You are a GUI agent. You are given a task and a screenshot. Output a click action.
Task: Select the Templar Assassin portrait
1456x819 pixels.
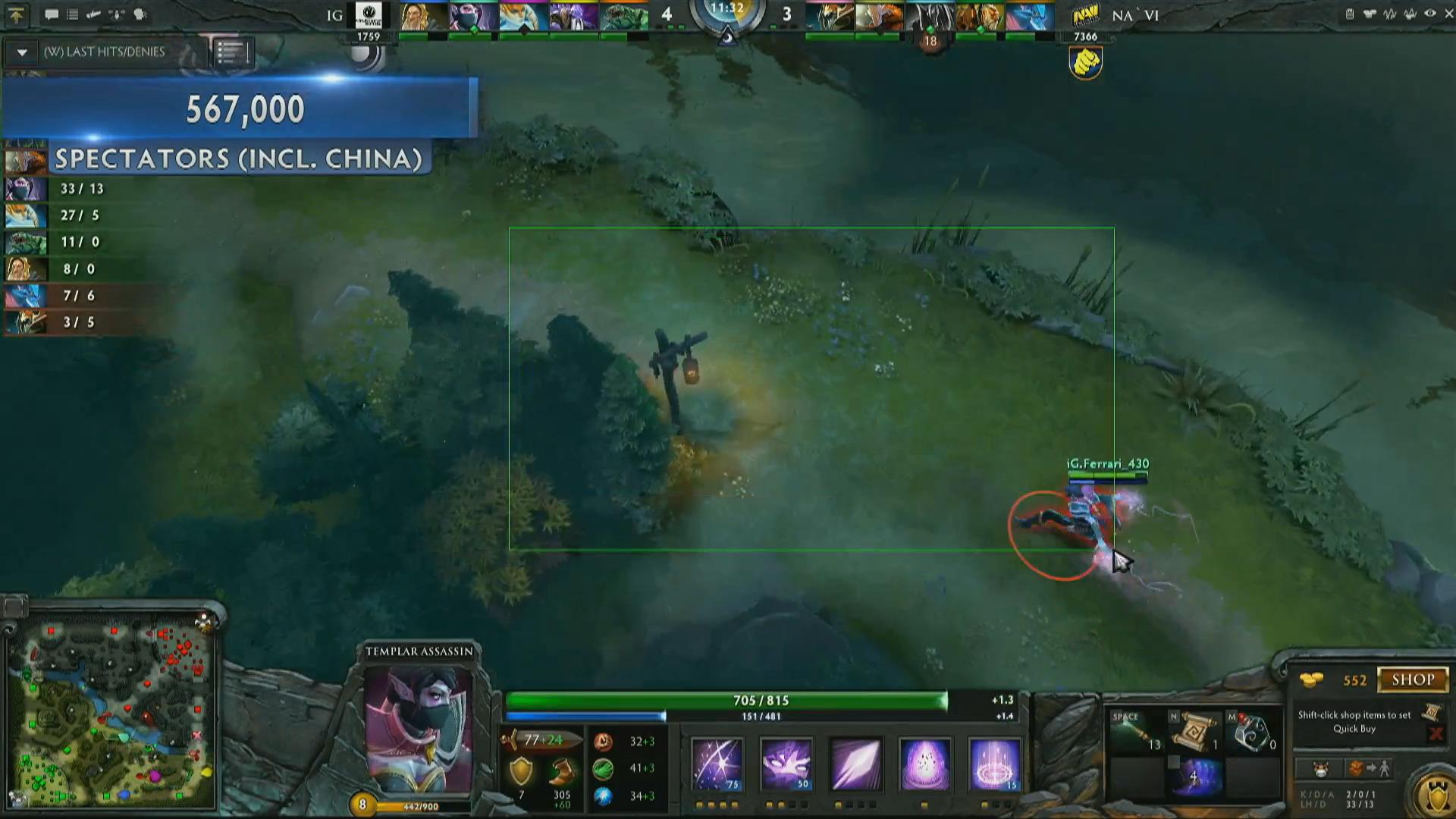click(418, 729)
